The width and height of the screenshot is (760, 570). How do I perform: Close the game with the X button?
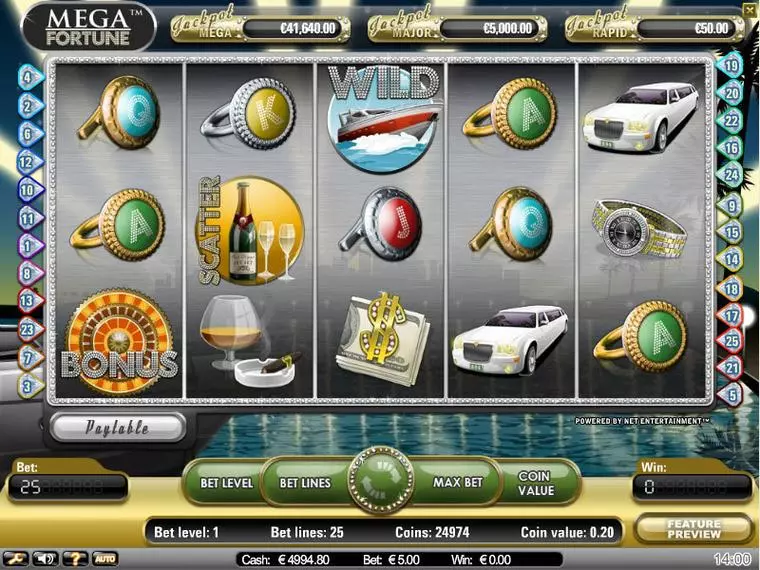pyautogui.click(x=750, y=9)
